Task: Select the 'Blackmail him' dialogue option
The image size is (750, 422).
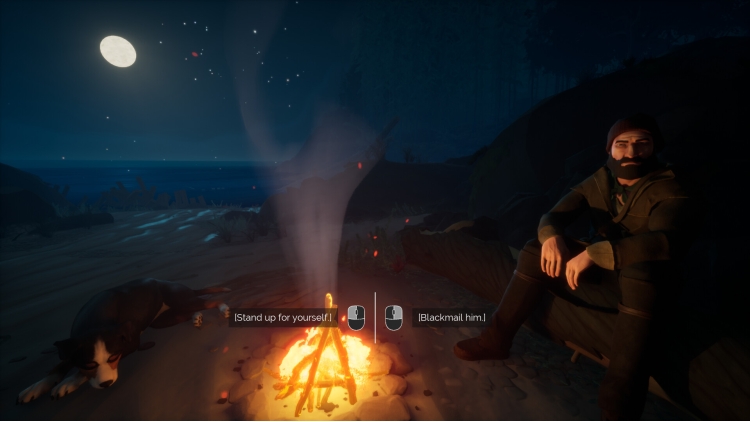Action: click(451, 318)
